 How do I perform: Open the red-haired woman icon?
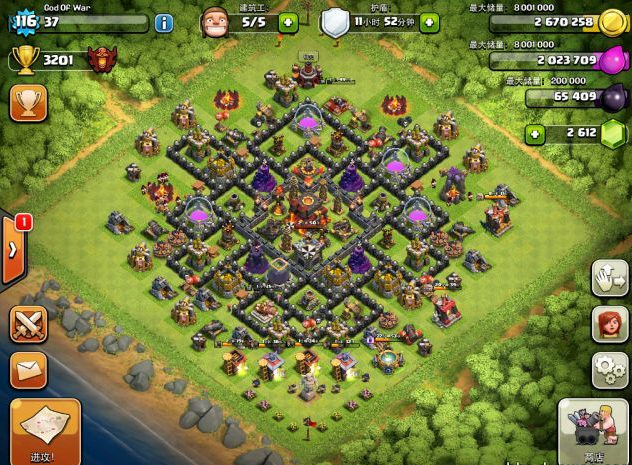tap(609, 325)
